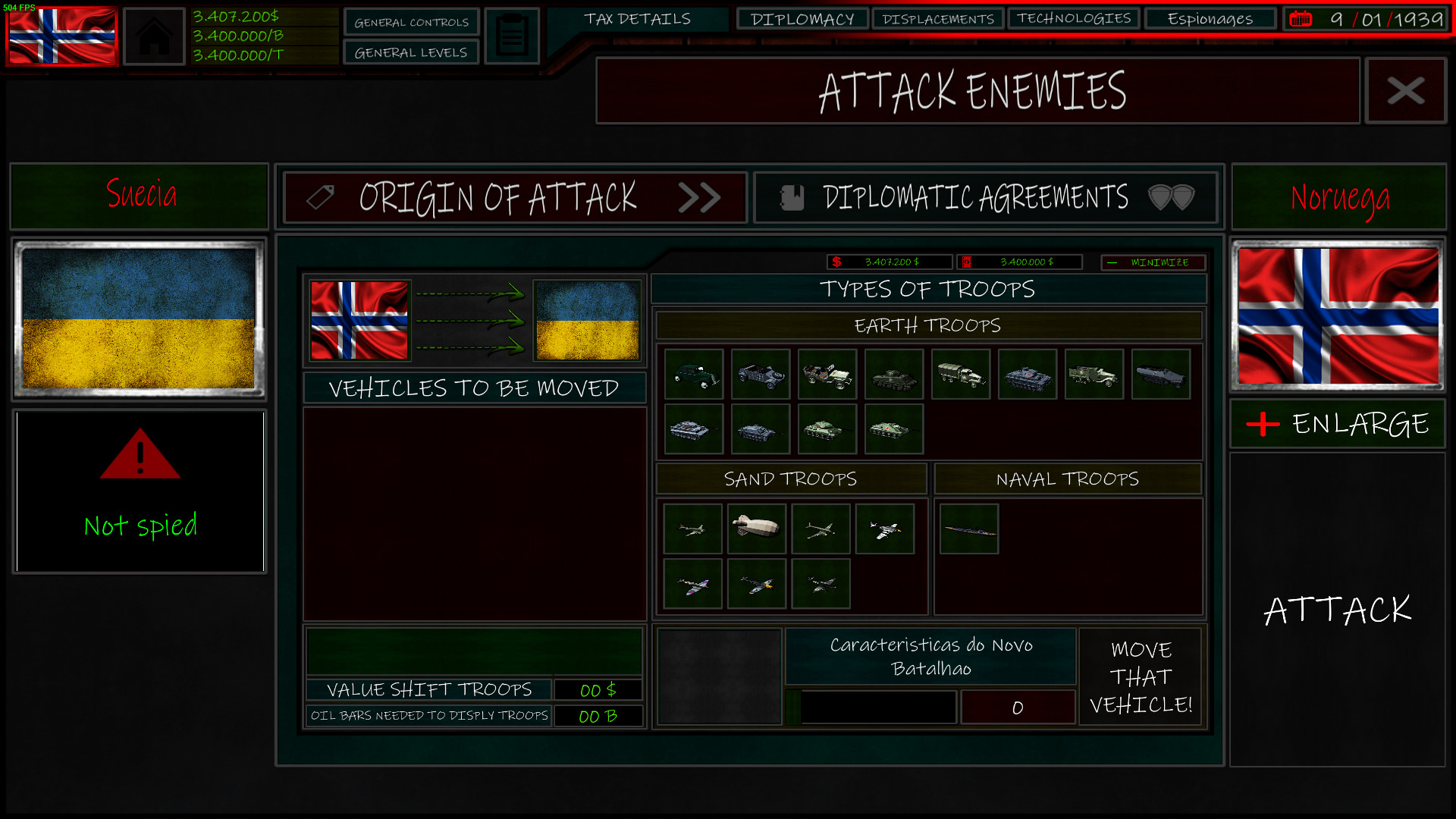Select the Spitfire fighter sand troop
This screenshot has height=819, width=1456.
[692, 584]
